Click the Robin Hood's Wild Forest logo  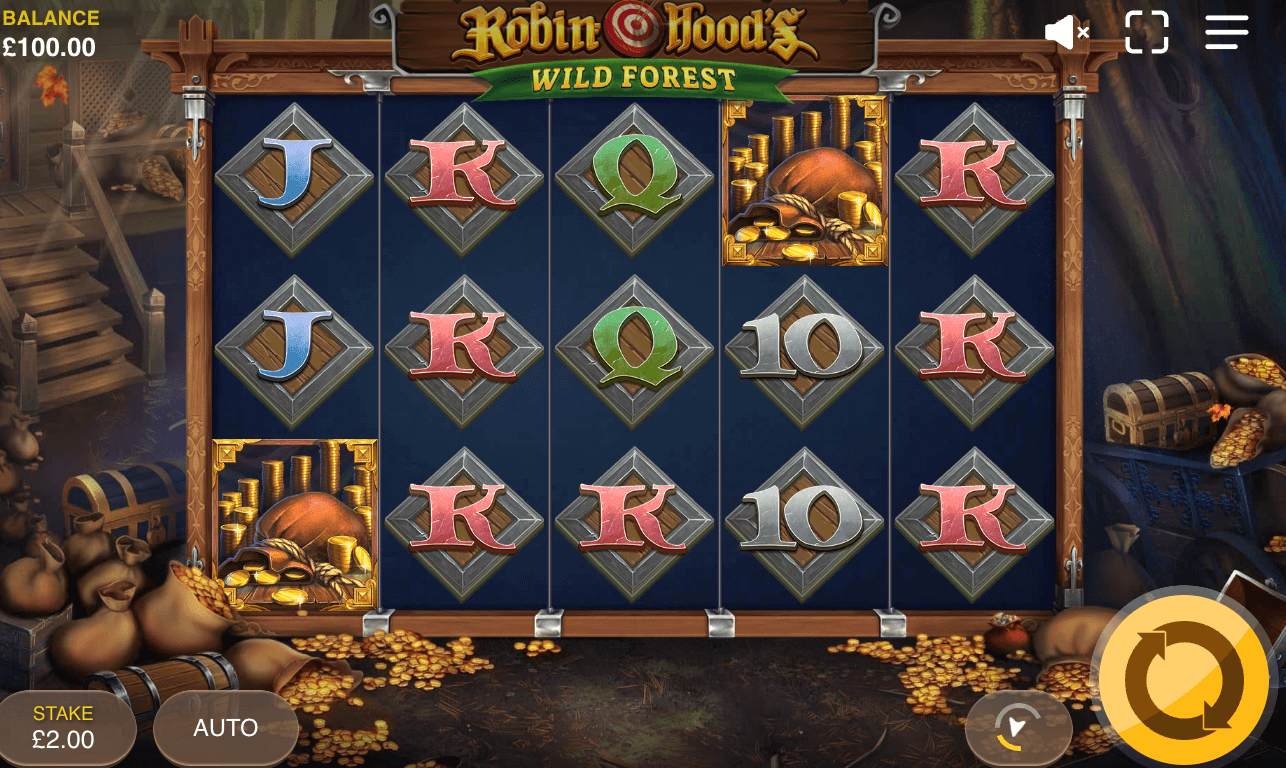coord(636,45)
